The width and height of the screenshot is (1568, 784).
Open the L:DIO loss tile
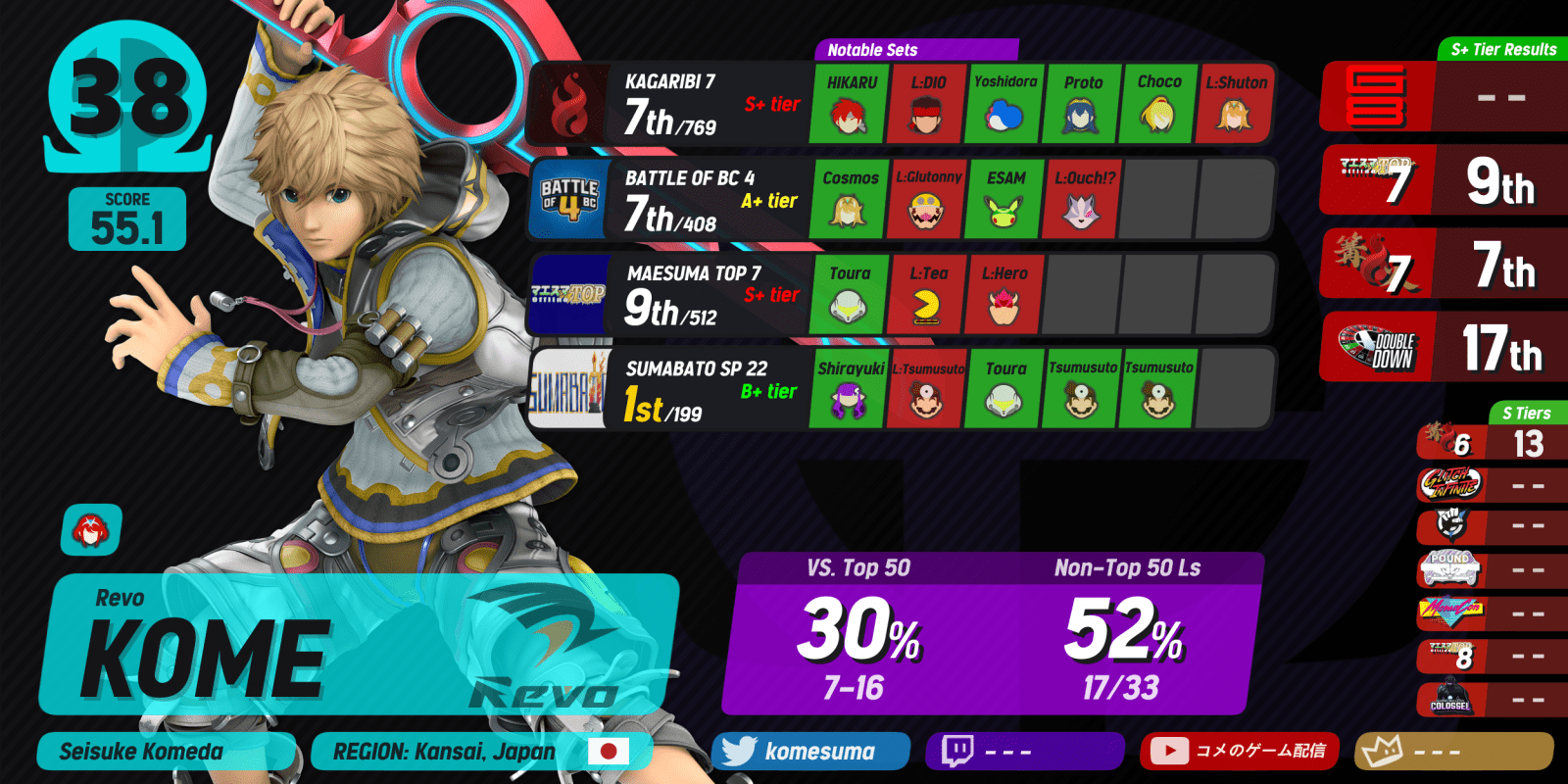coord(927,104)
